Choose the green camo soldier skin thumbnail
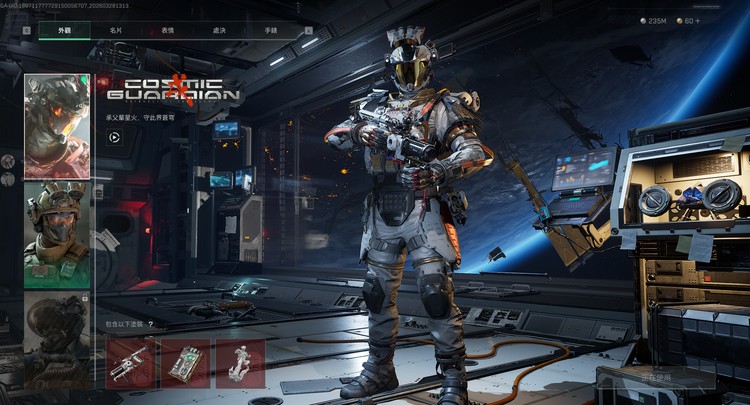Image resolution: width=750 pixels, height=405 pixels. (x=57, y=235)
